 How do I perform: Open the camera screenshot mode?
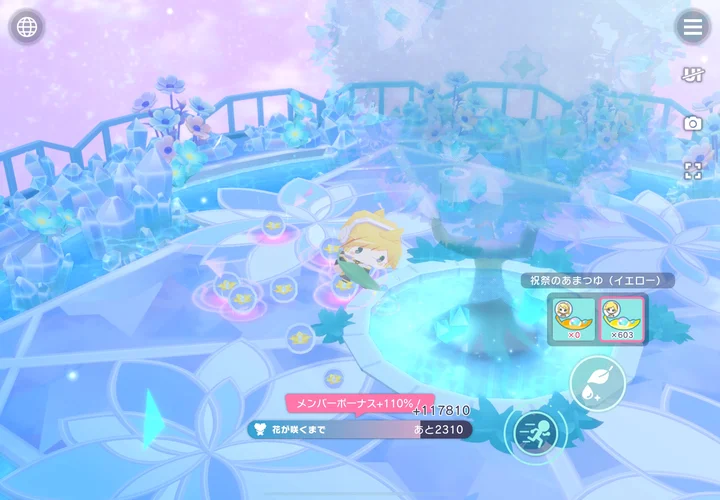click(692, 123)
